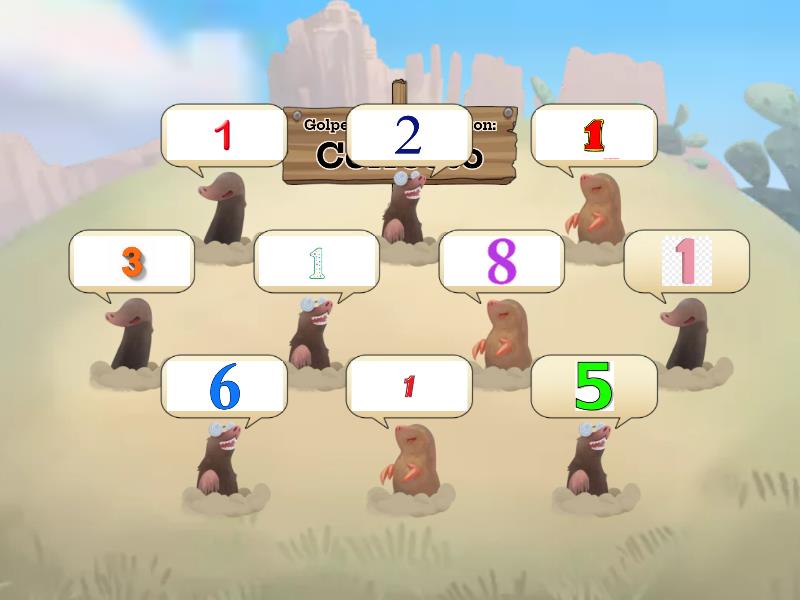
Task: Hit the small italic red 1 bubble
Action: click(408, 386)
